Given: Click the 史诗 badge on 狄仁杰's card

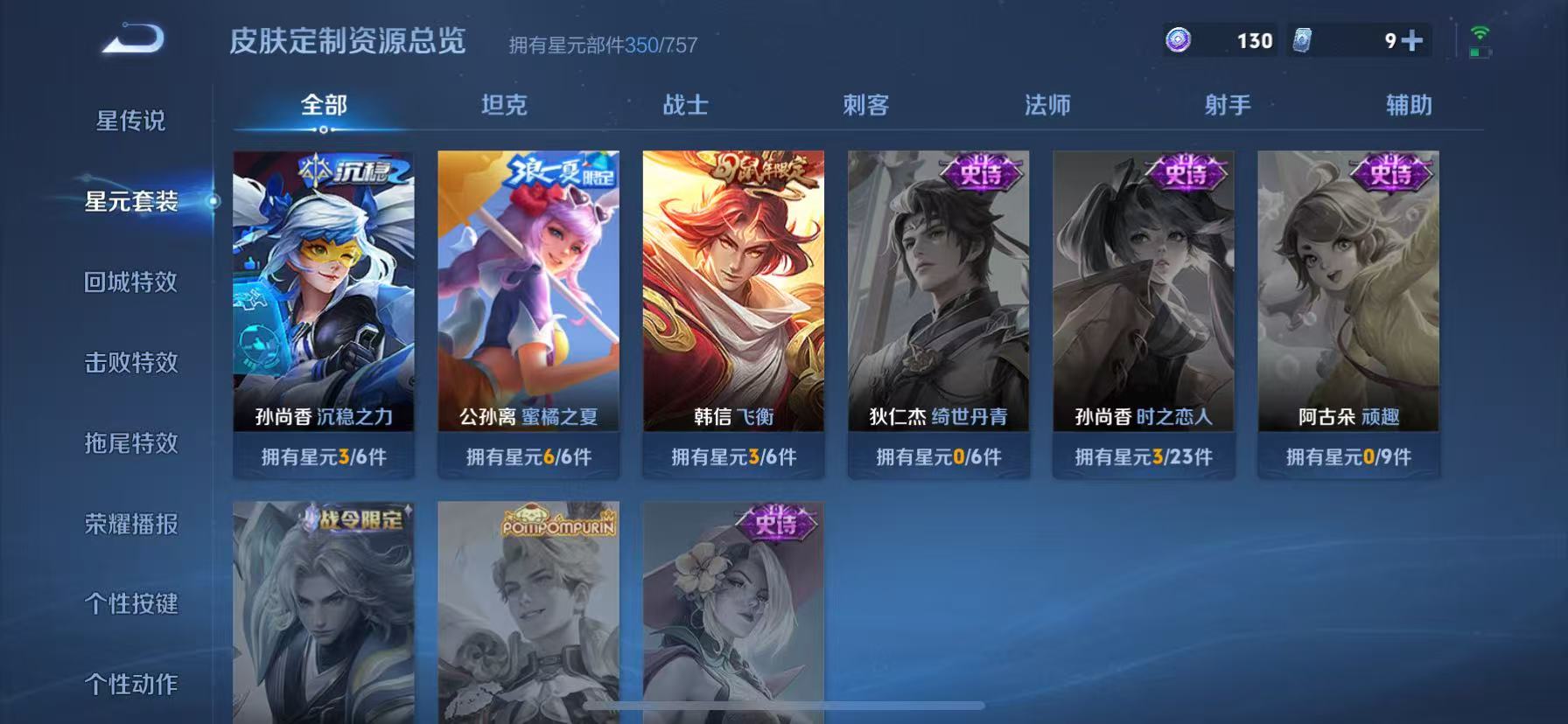Looking at the screenshot, I should pyautogui.click(x=980, y=171).
